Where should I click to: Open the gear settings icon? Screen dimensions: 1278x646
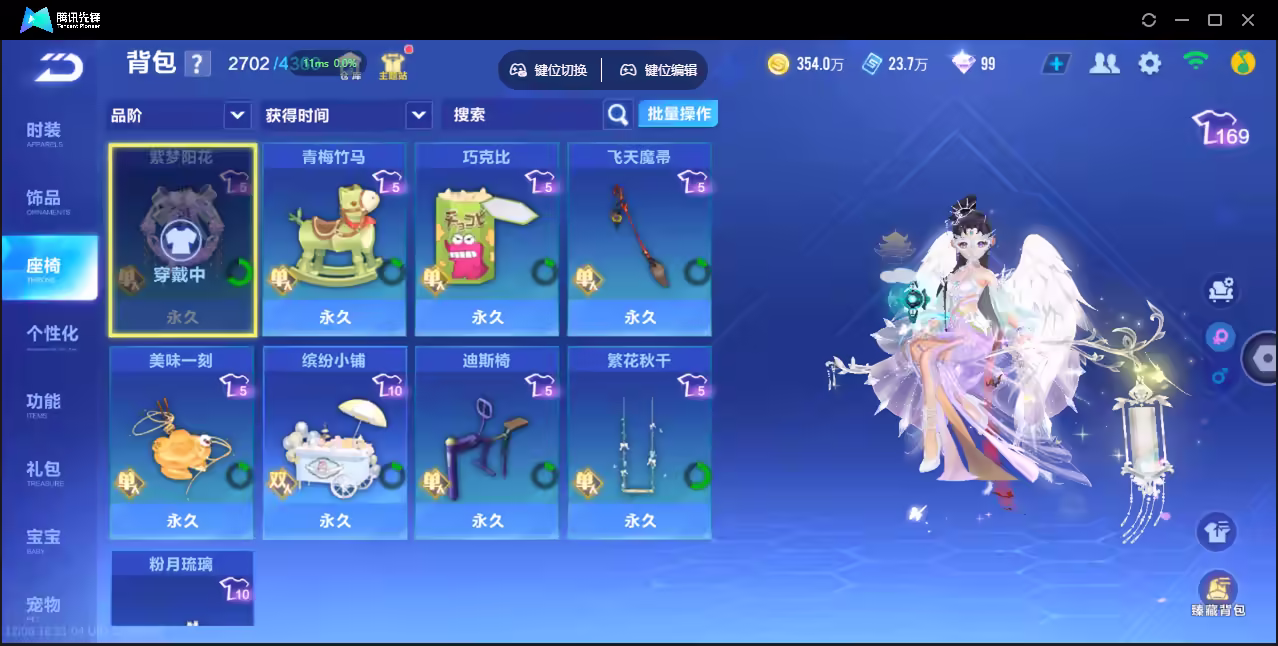pyautogui.click(x=1150, y=64)
